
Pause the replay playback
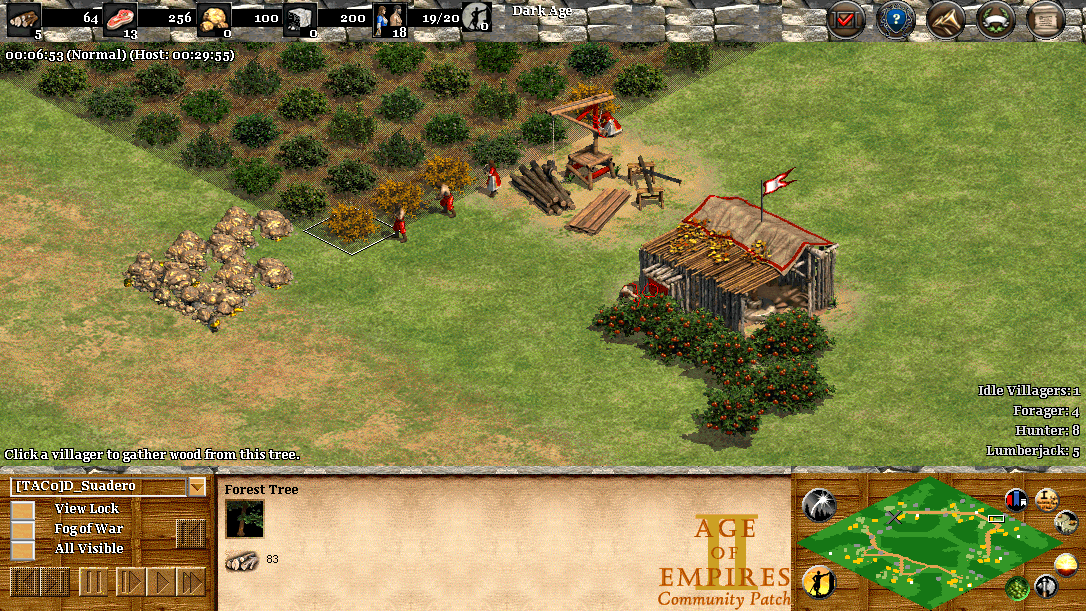coord(93,581)
